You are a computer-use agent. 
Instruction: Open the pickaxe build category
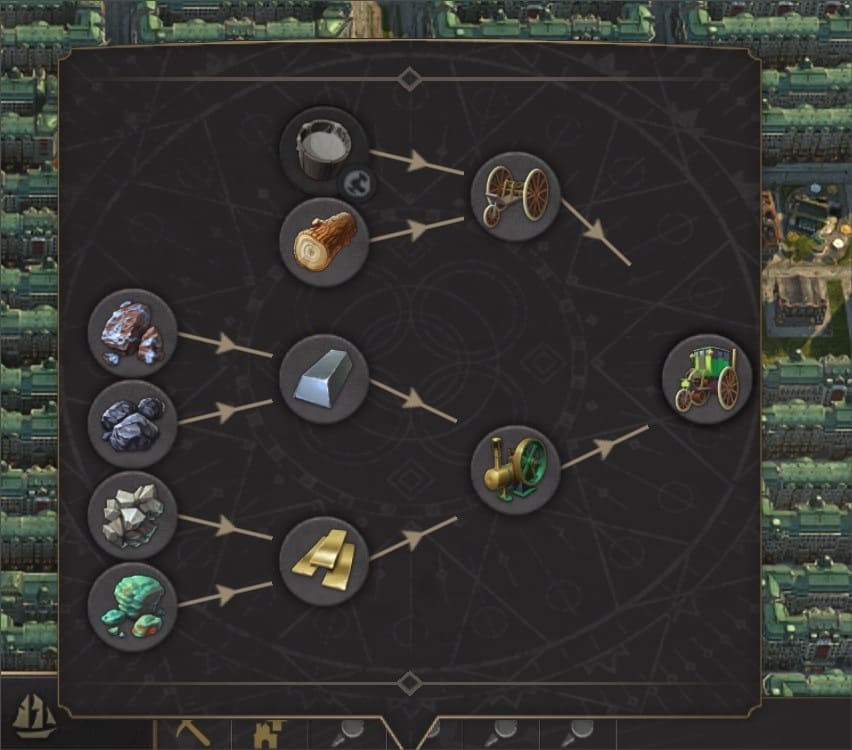click(x=193, y=734)
